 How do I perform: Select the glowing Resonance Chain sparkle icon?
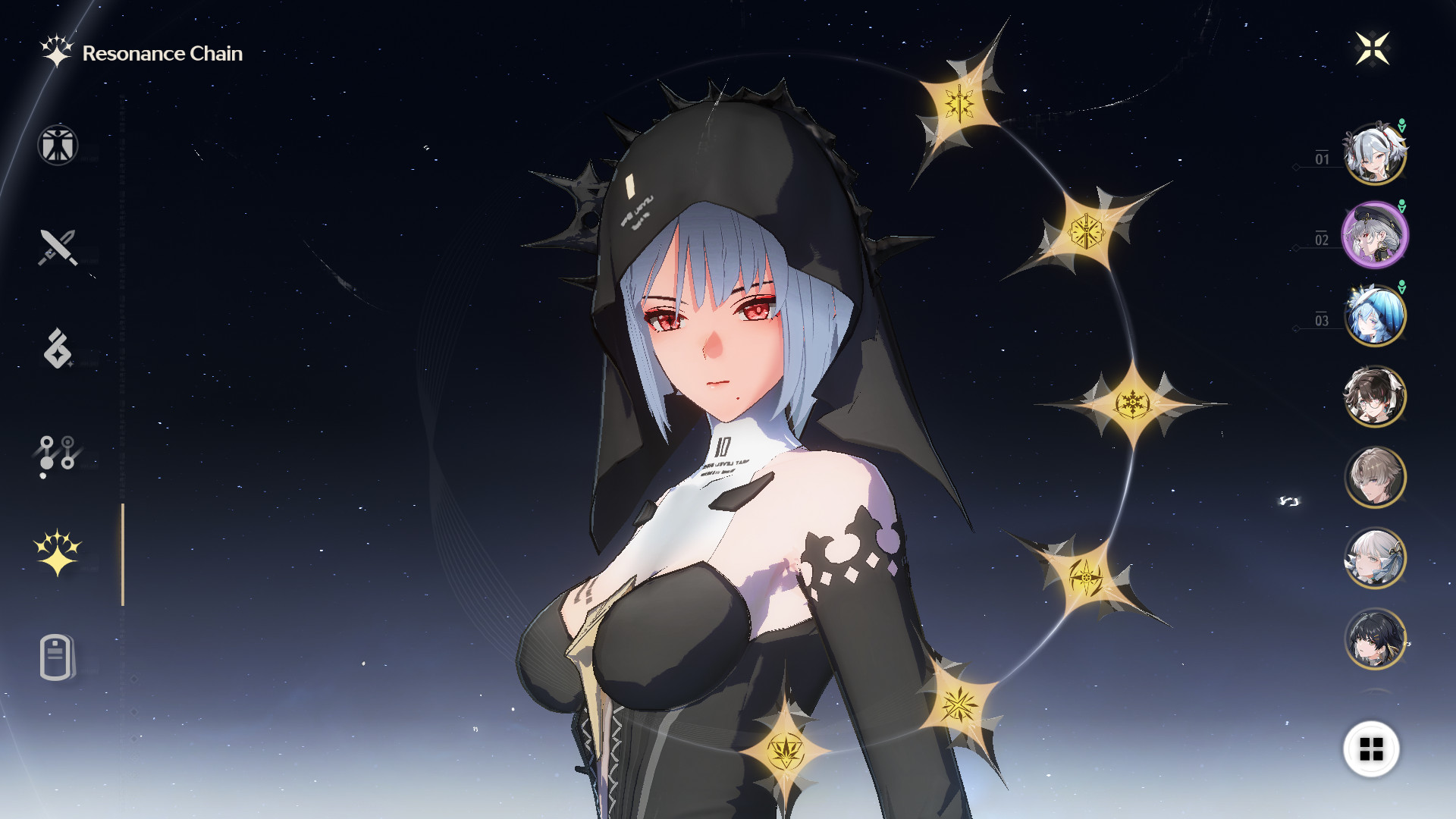tap(57, 551)
